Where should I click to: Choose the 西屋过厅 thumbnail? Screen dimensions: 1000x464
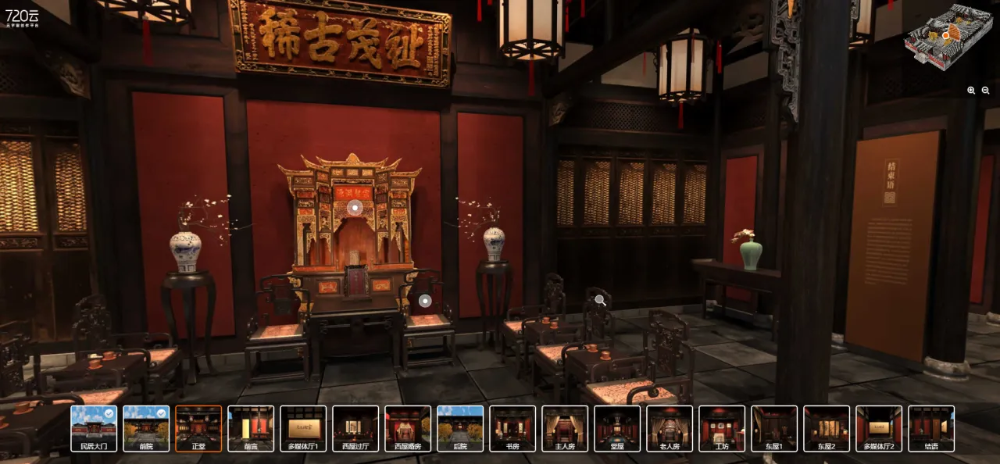click(355, 428)
